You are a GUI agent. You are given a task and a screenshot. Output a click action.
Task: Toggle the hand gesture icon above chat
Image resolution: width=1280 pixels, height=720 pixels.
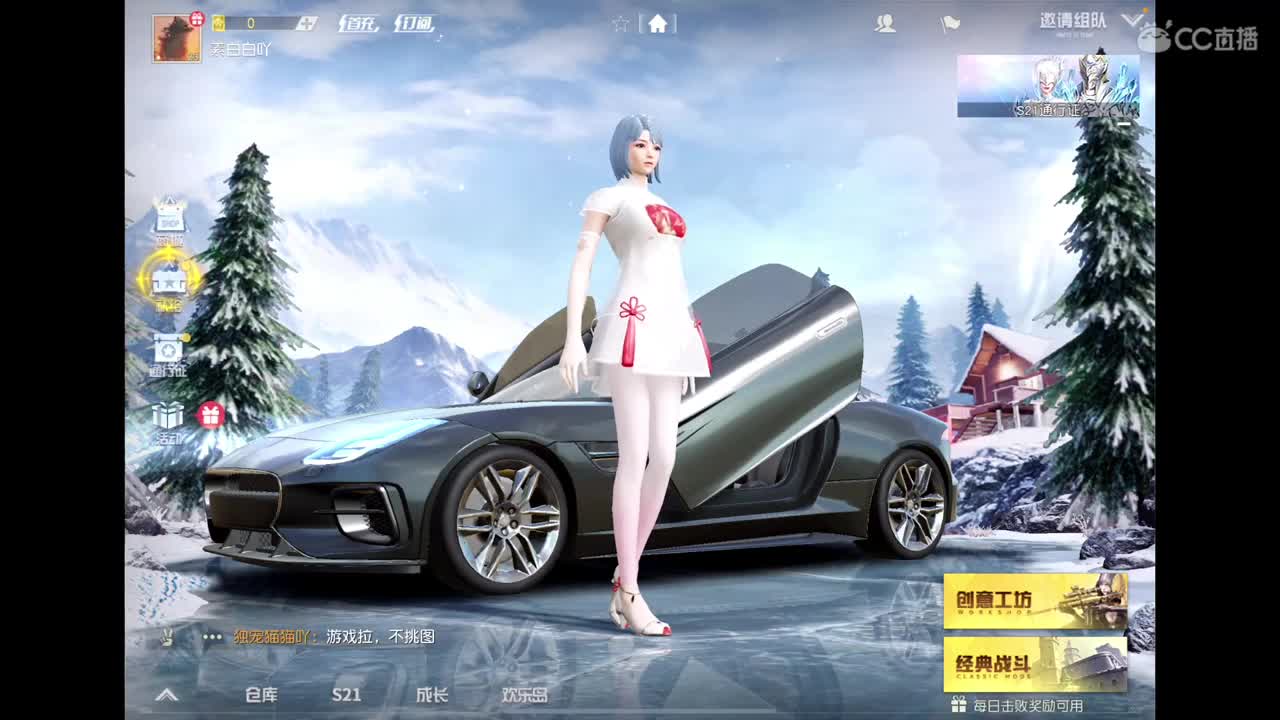[170, 637]
